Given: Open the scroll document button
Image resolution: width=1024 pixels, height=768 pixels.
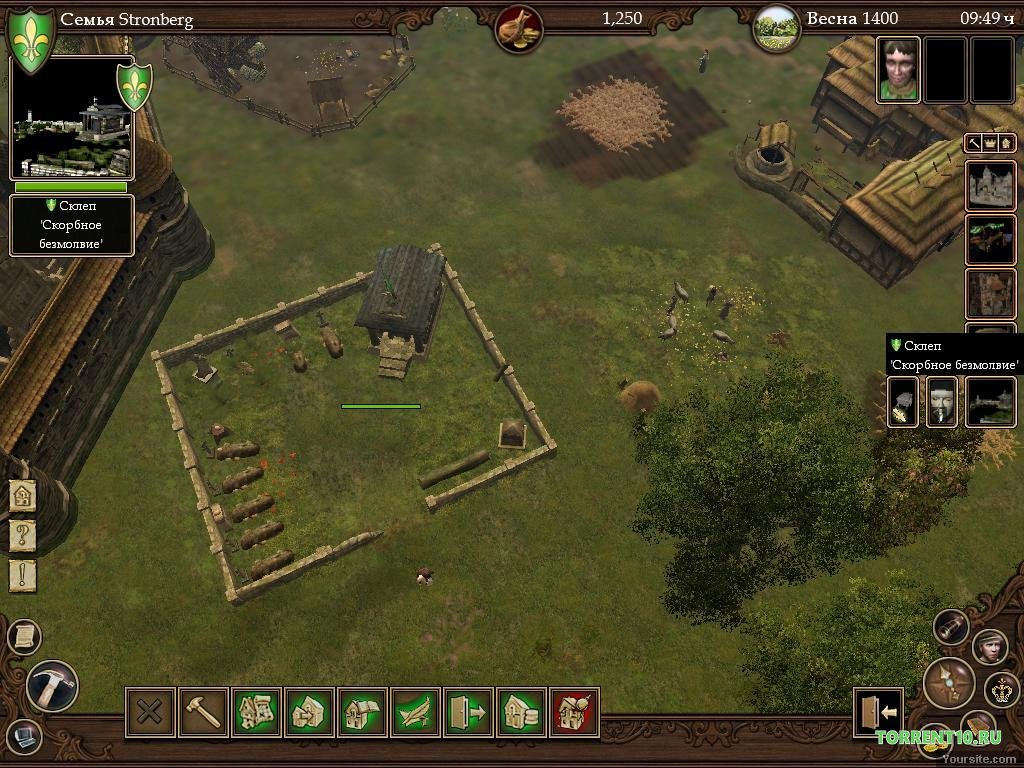Looking at the screenshot, I should coord(24,636).
